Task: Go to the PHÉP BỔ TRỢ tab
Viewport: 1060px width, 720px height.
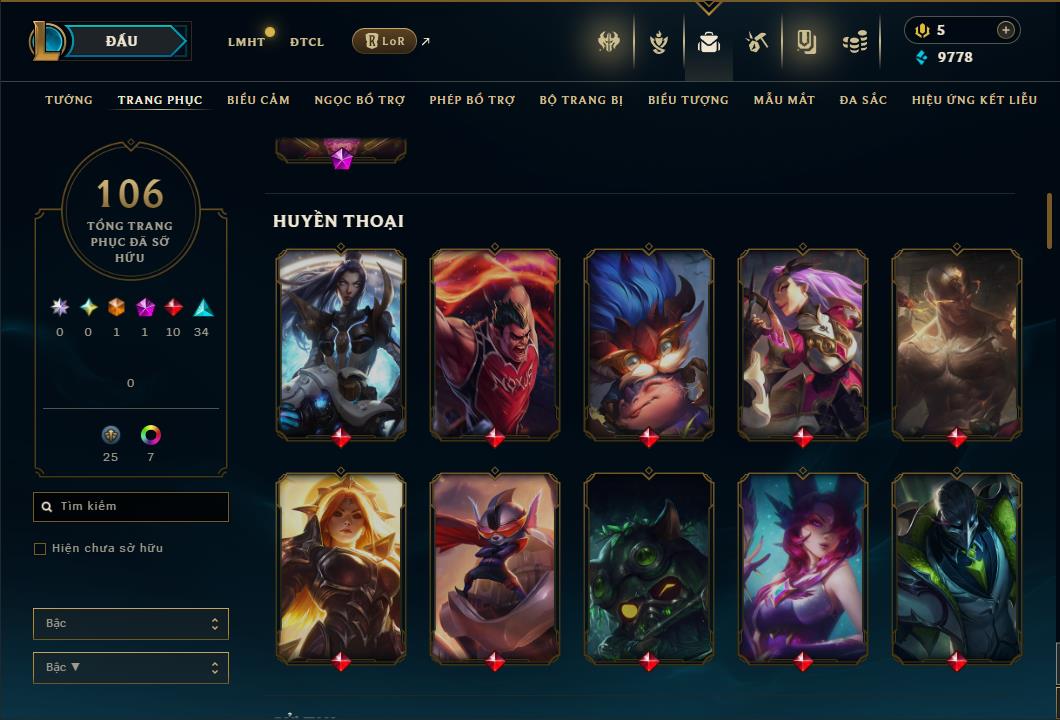Action: [472, 100]
